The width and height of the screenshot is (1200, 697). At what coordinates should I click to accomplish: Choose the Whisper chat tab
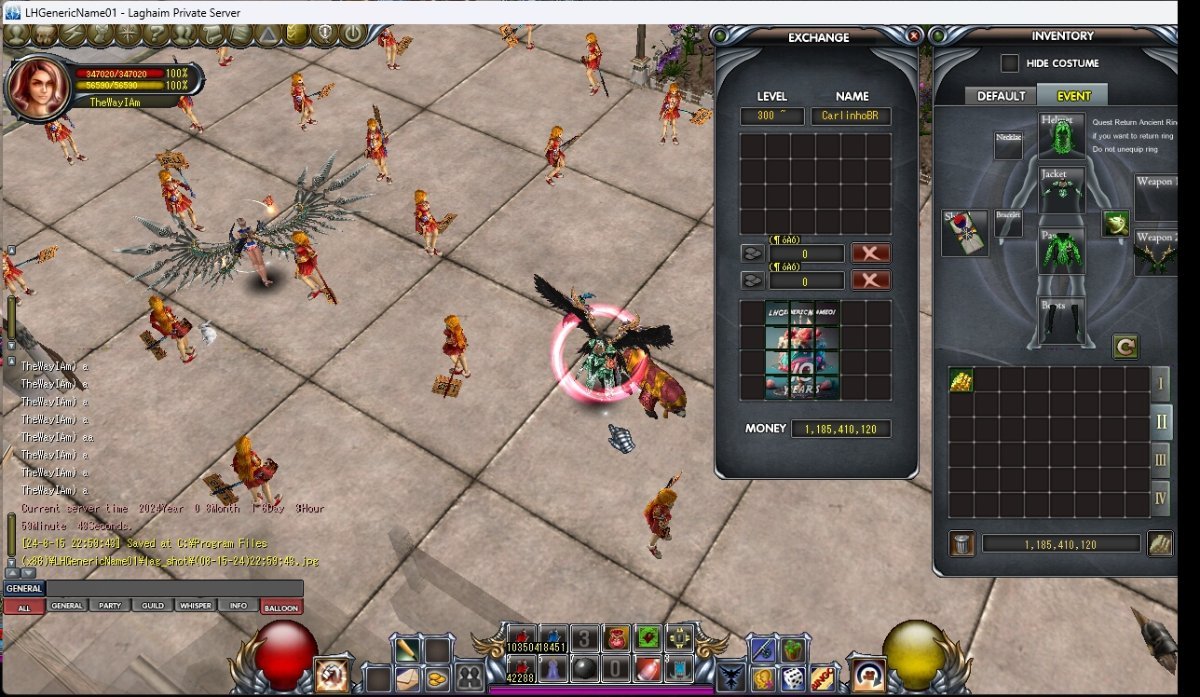coord(195,606)
